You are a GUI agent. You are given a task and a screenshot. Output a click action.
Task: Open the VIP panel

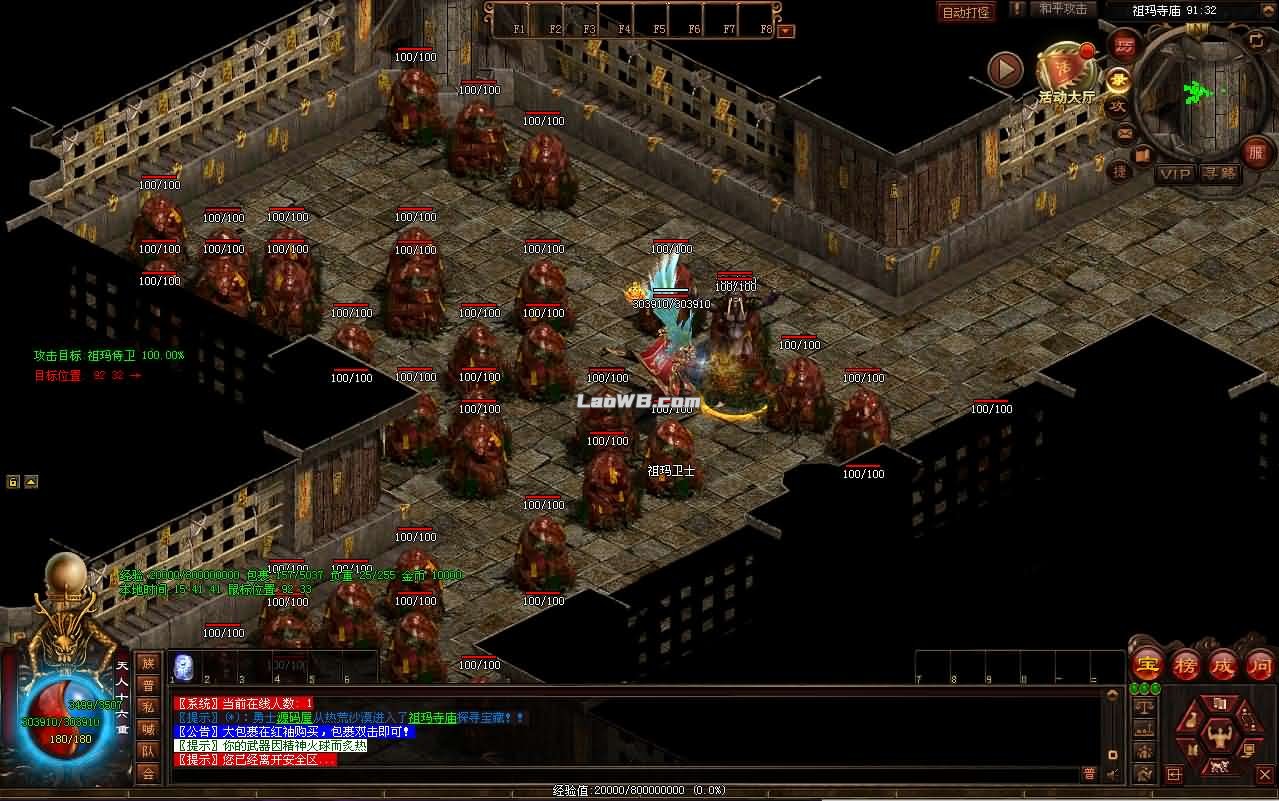point(1175,174)
